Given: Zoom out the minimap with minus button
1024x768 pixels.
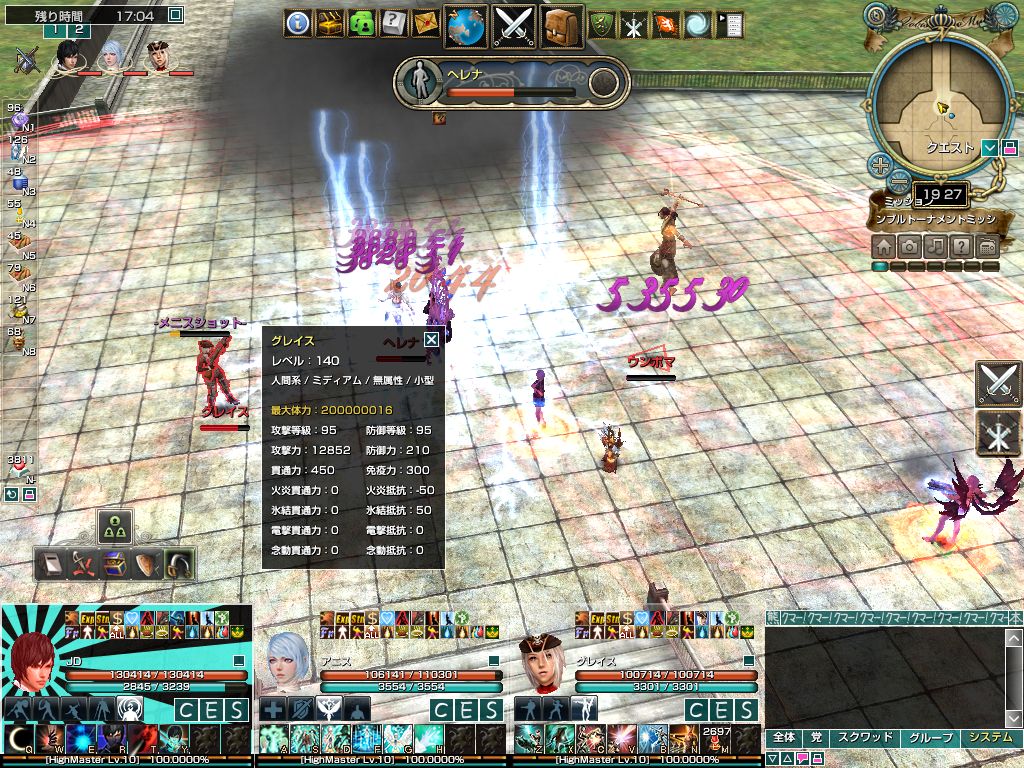Looking at the screenshot, I should (x=899, y=182).
